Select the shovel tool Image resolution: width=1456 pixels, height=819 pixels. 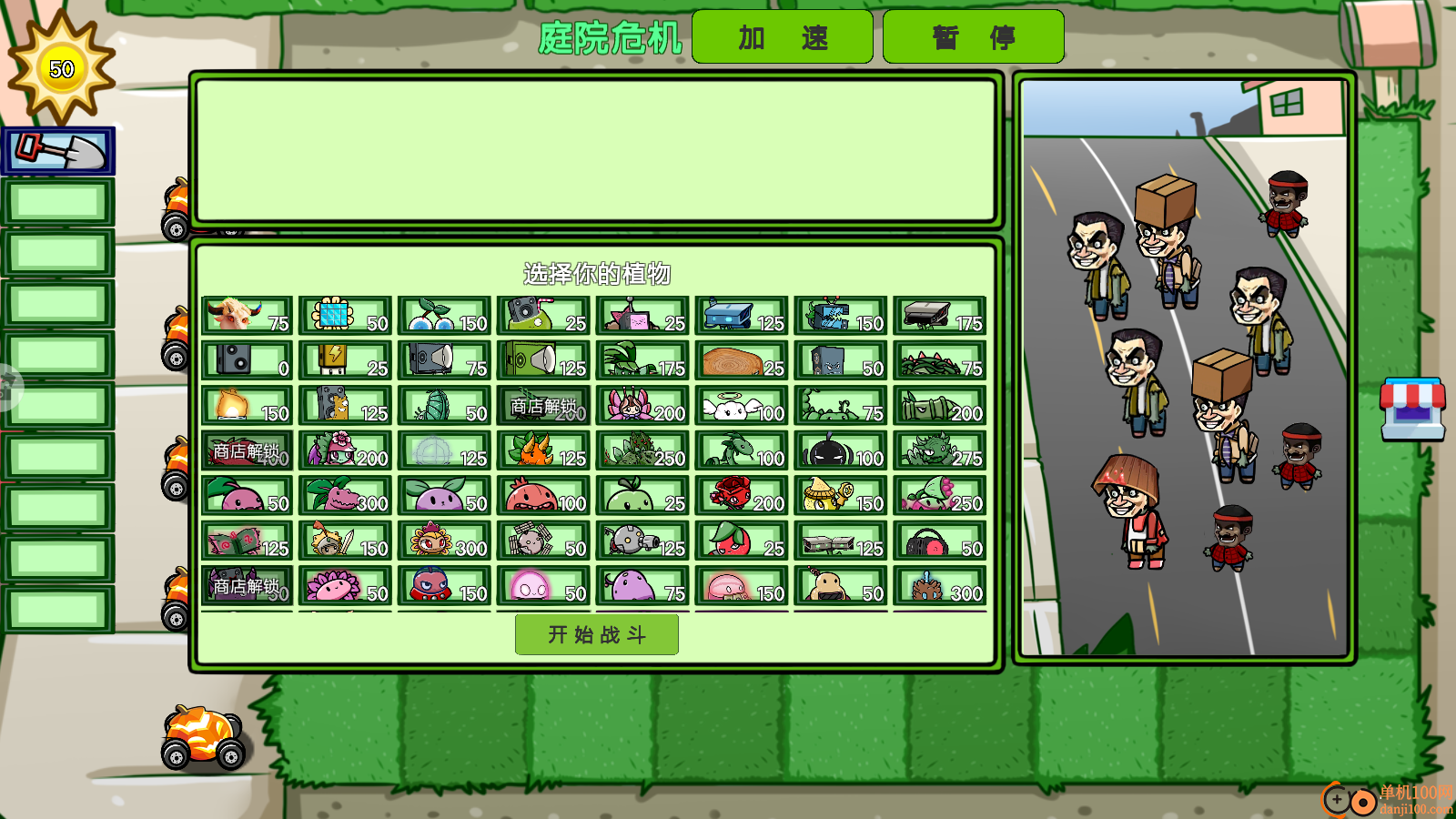(59, 150)
